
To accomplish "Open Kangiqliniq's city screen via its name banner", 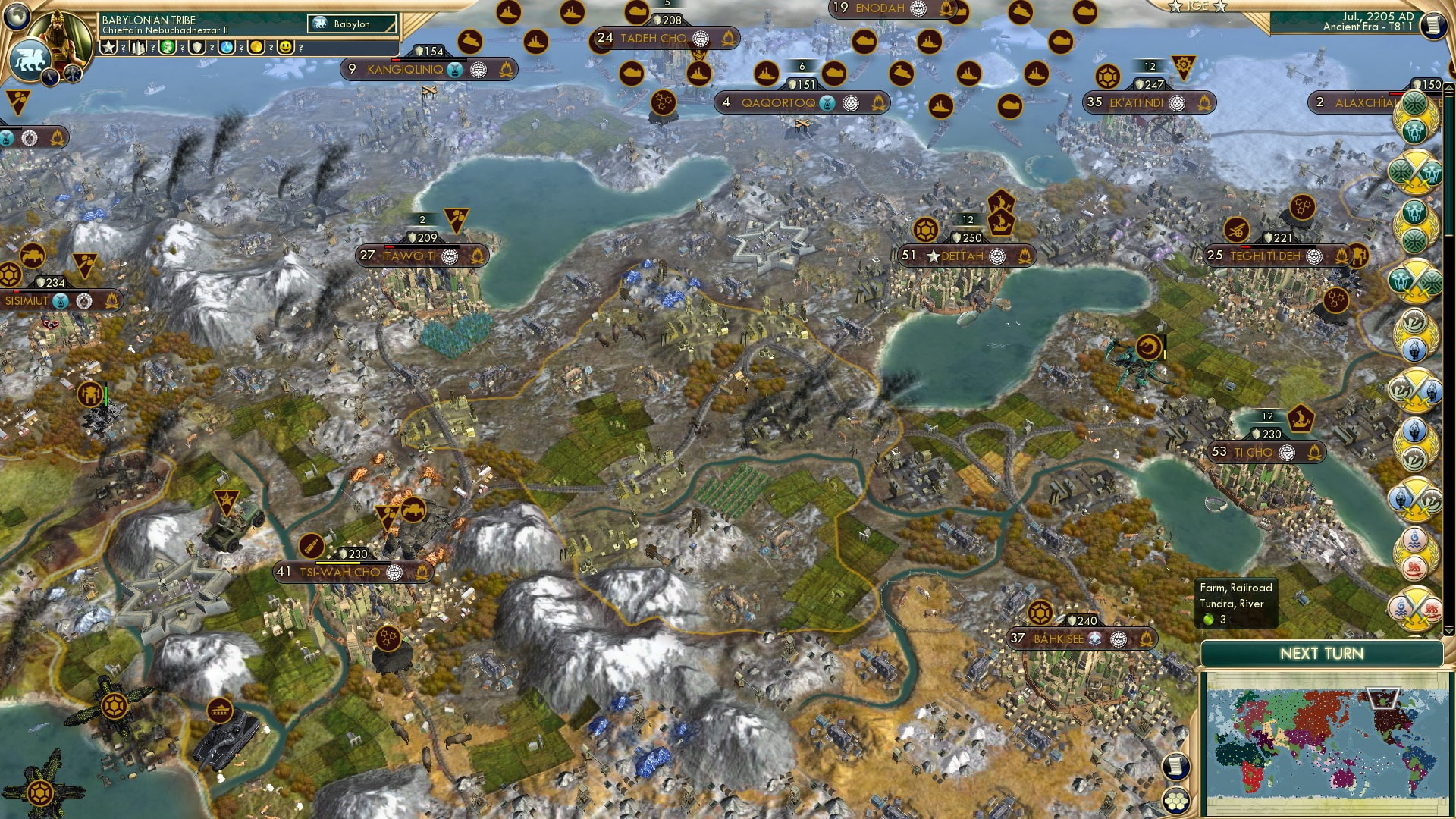I will pyautogui.click(x=405, y=70).
